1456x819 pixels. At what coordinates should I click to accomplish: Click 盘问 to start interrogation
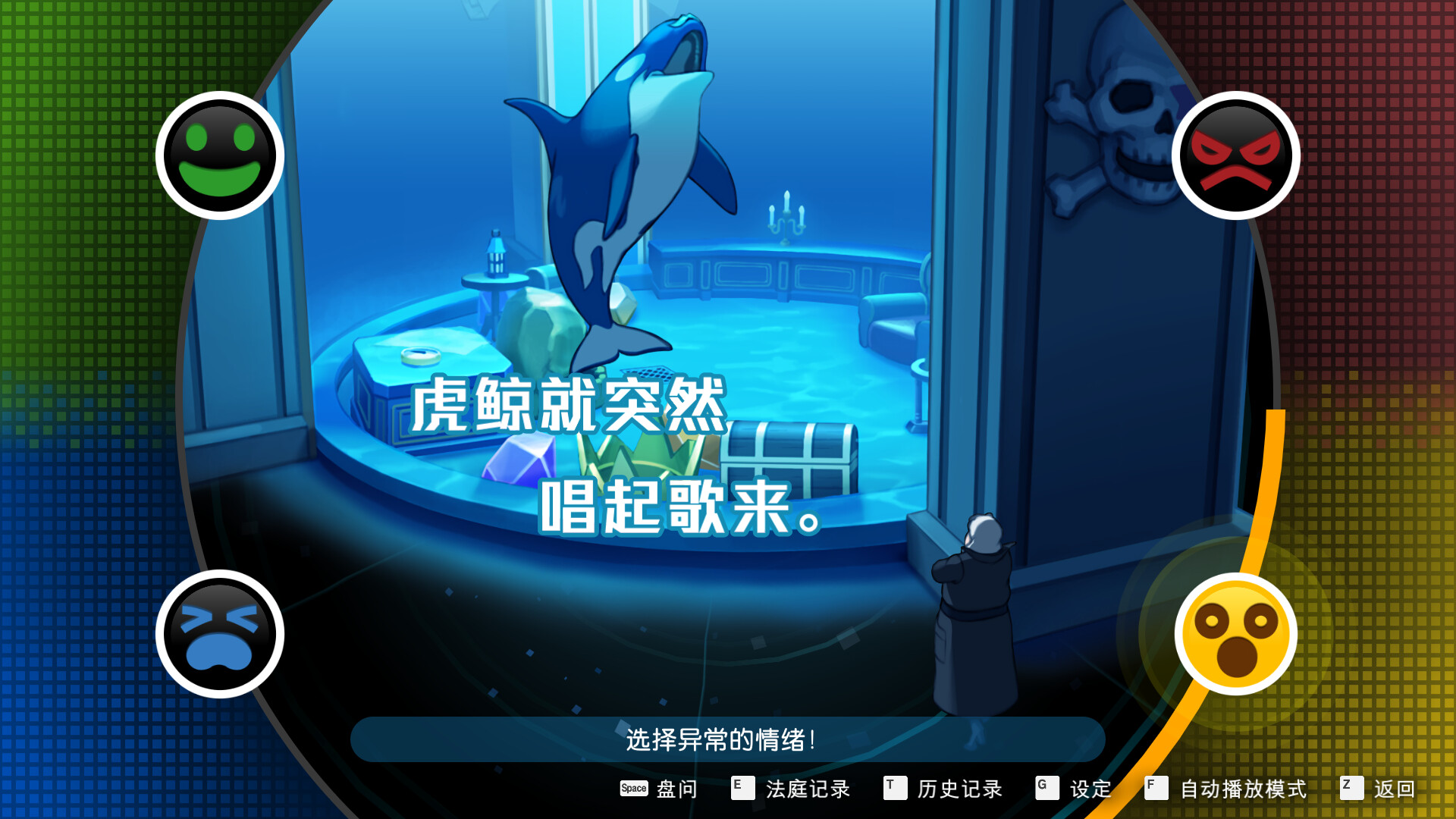coord(677,790)
